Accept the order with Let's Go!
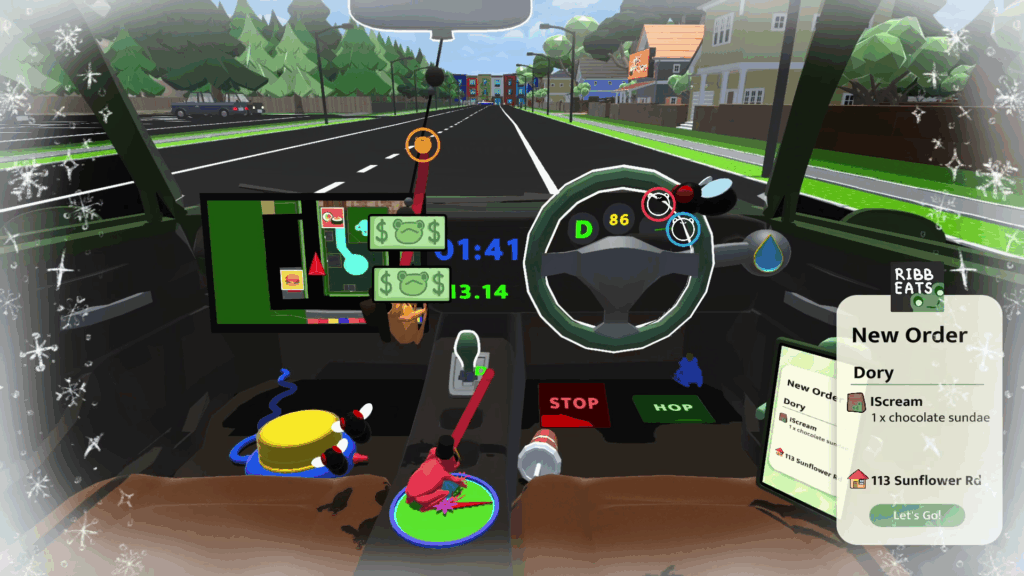This screenshot has height=576, width=1024. tap(917, 516)
